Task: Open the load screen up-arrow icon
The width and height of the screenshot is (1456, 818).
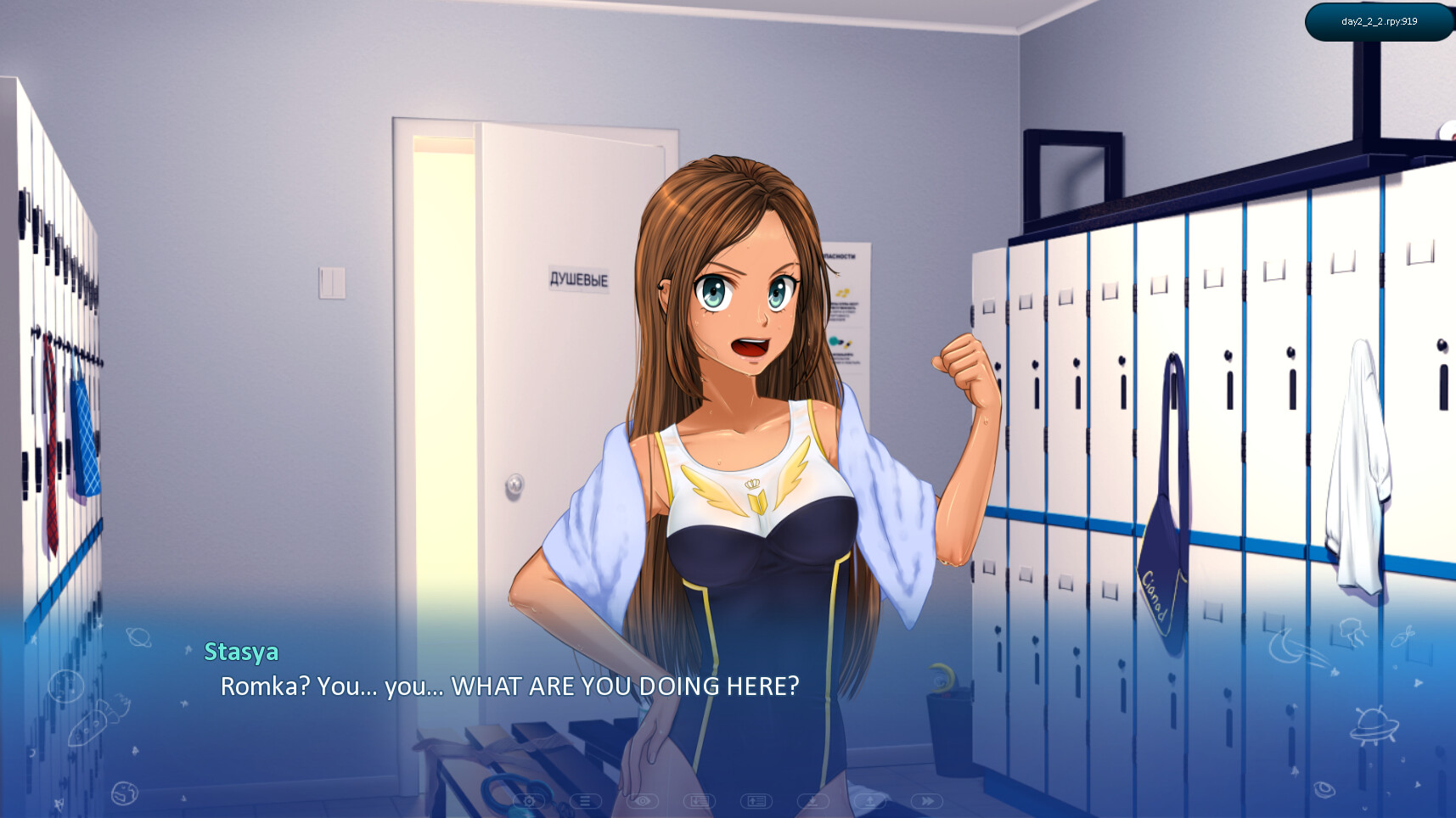Action: pyautogui.click(x=871, y=801)
